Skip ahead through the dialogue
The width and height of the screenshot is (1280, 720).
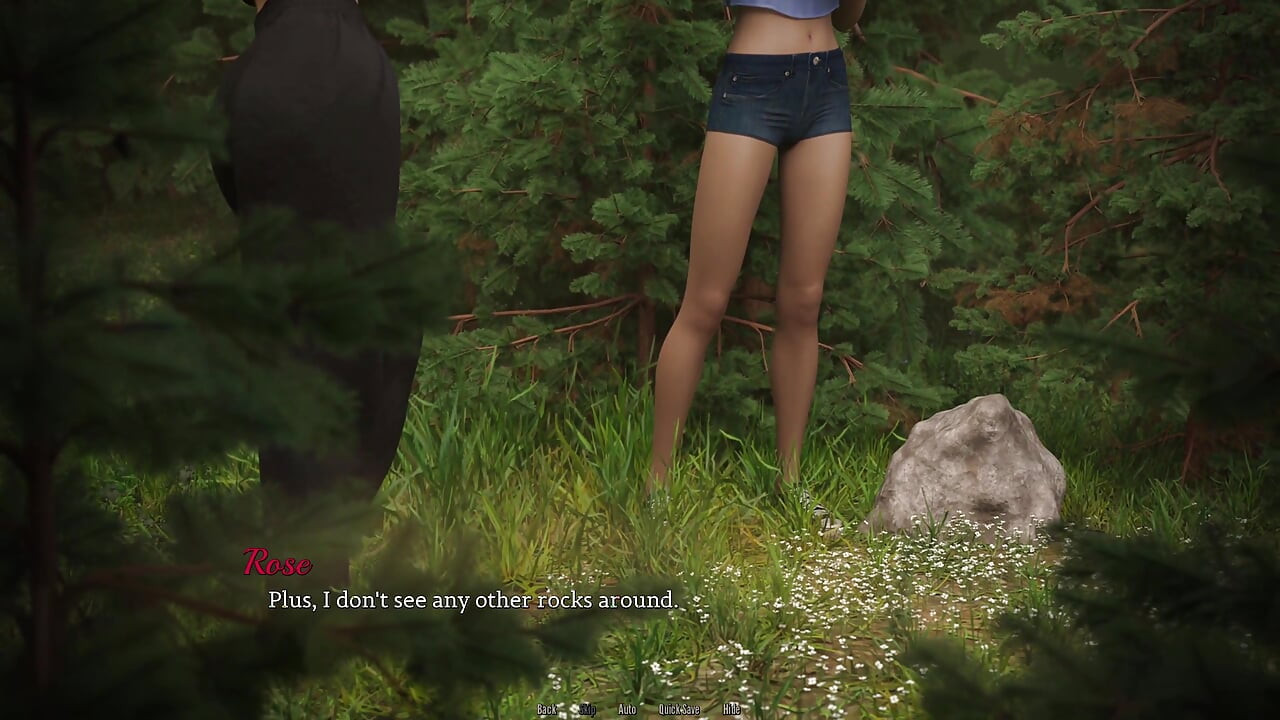[x=588, y=709]
